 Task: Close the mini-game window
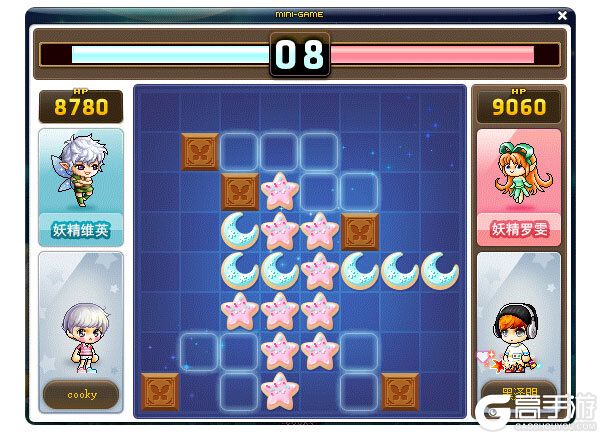(563, 15)
